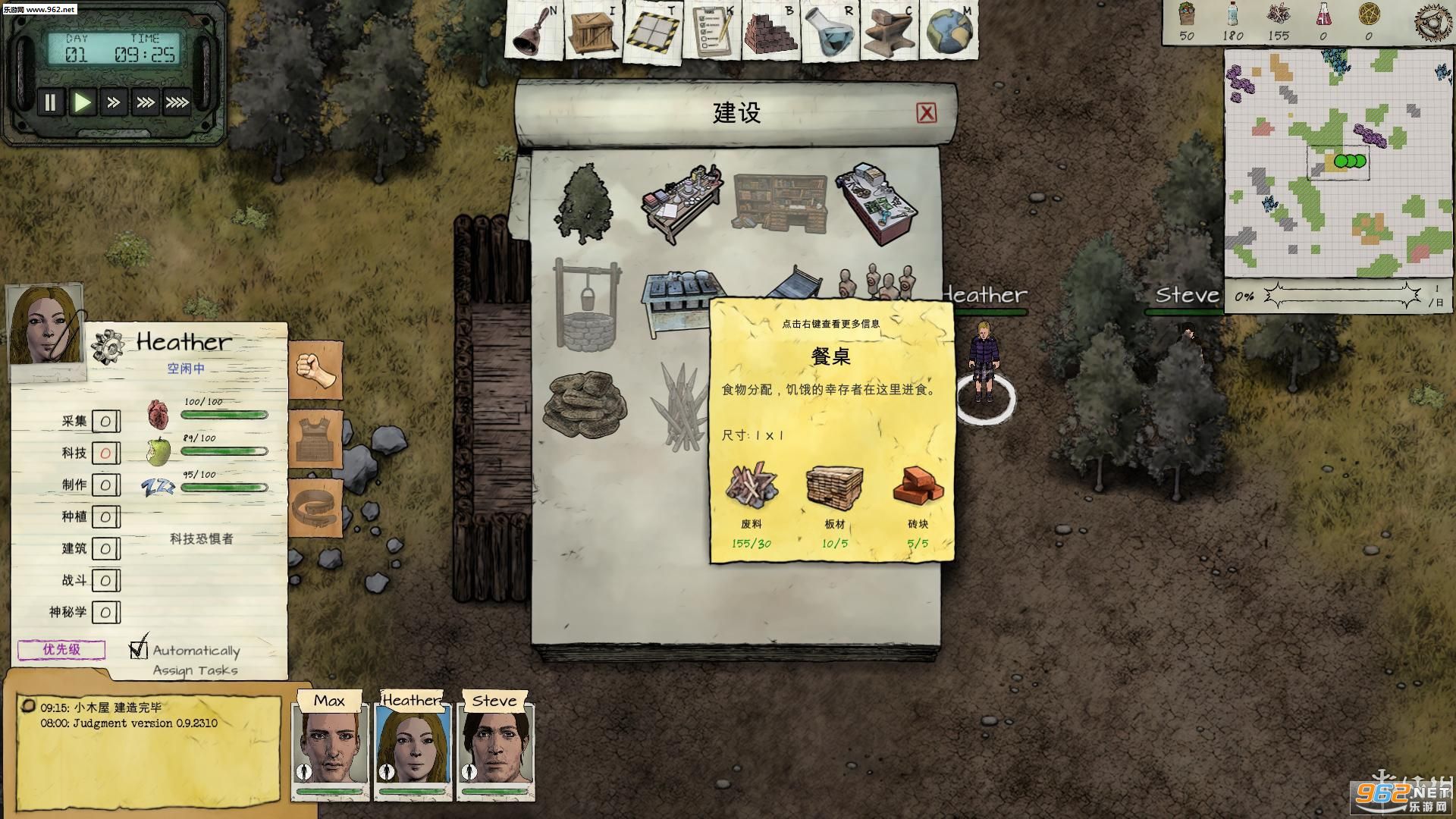Open the brick pile build menu

(x=771, y=32)
